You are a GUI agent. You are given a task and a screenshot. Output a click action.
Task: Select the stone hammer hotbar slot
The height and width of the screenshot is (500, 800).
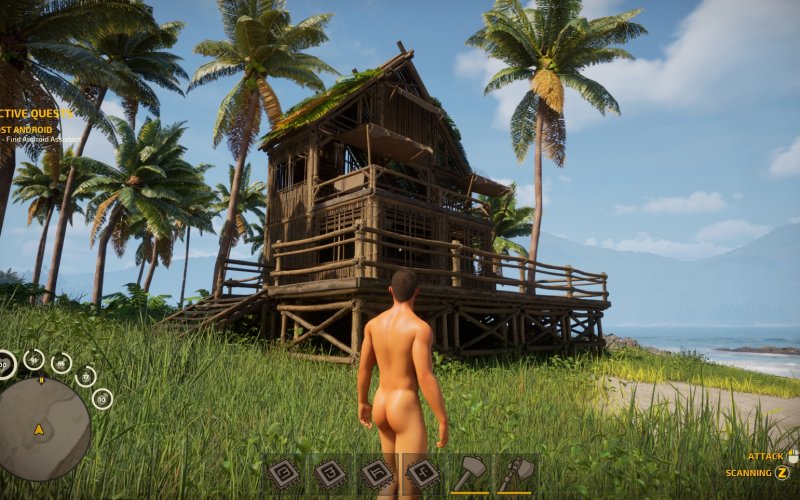(469, 473)
